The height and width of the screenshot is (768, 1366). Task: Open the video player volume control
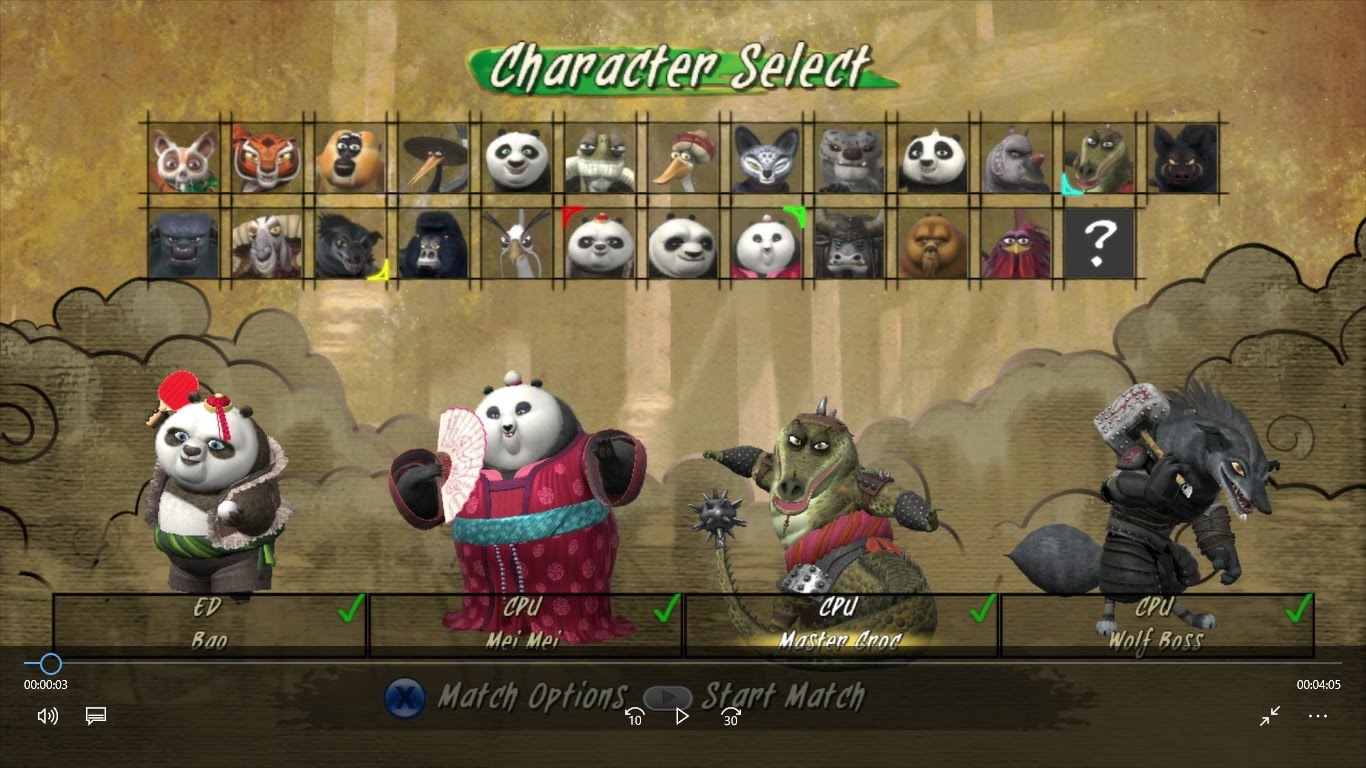[47, 716]
